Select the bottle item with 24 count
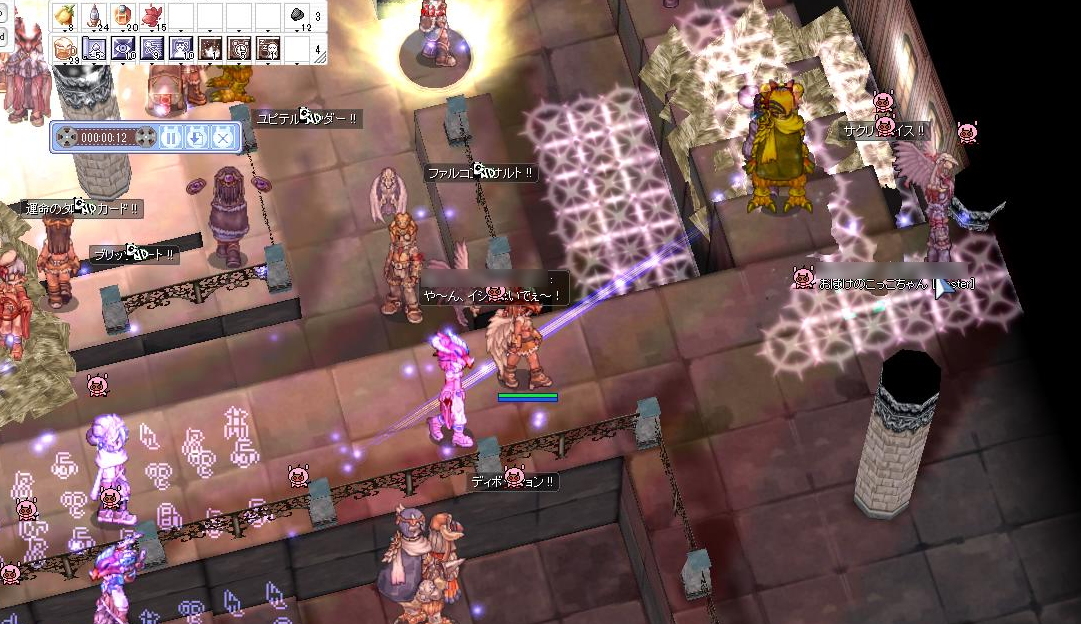 pyautogui.click(x=95, y=15)
